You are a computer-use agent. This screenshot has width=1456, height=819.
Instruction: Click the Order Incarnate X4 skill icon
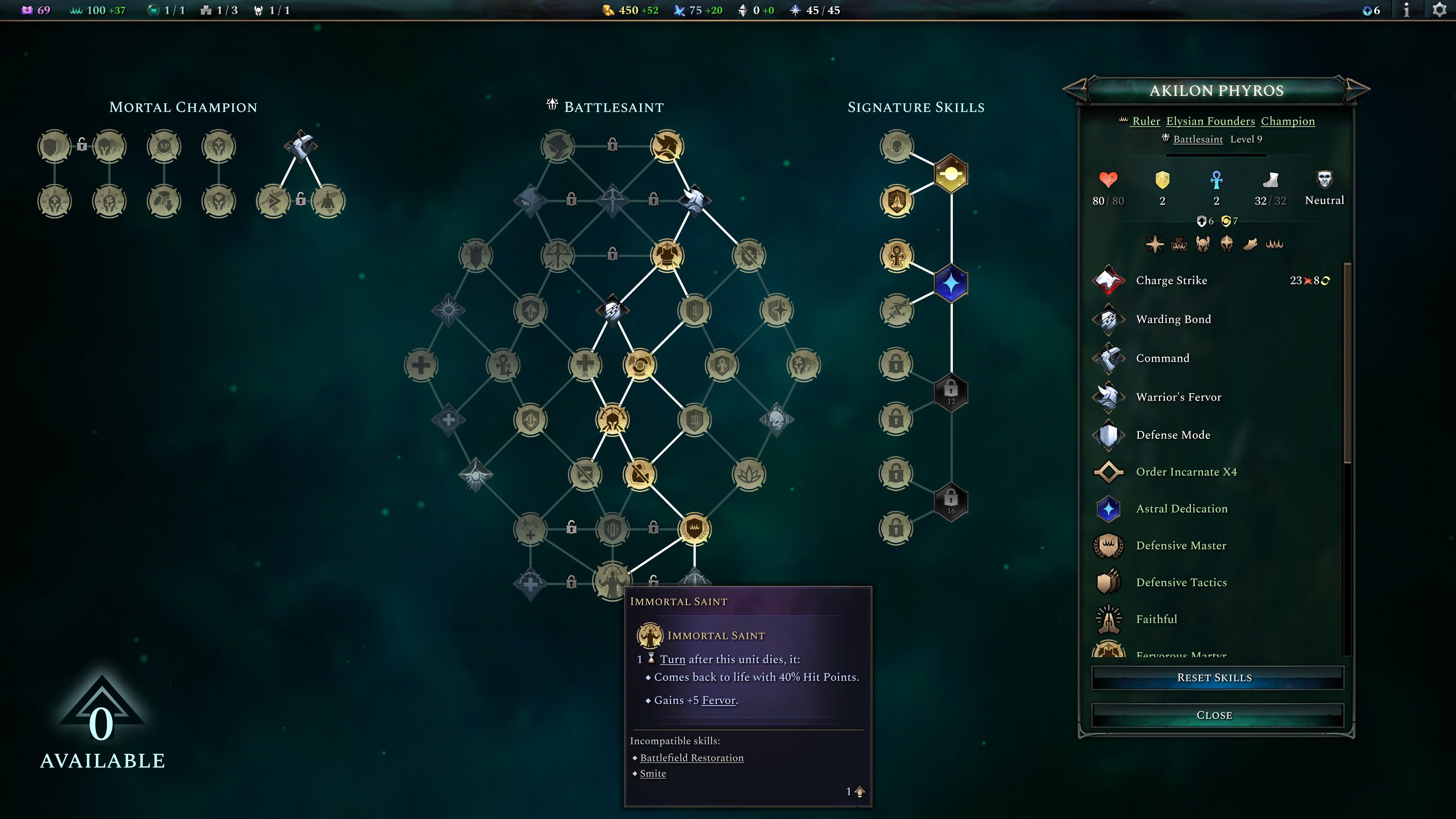pos(1109,472)
